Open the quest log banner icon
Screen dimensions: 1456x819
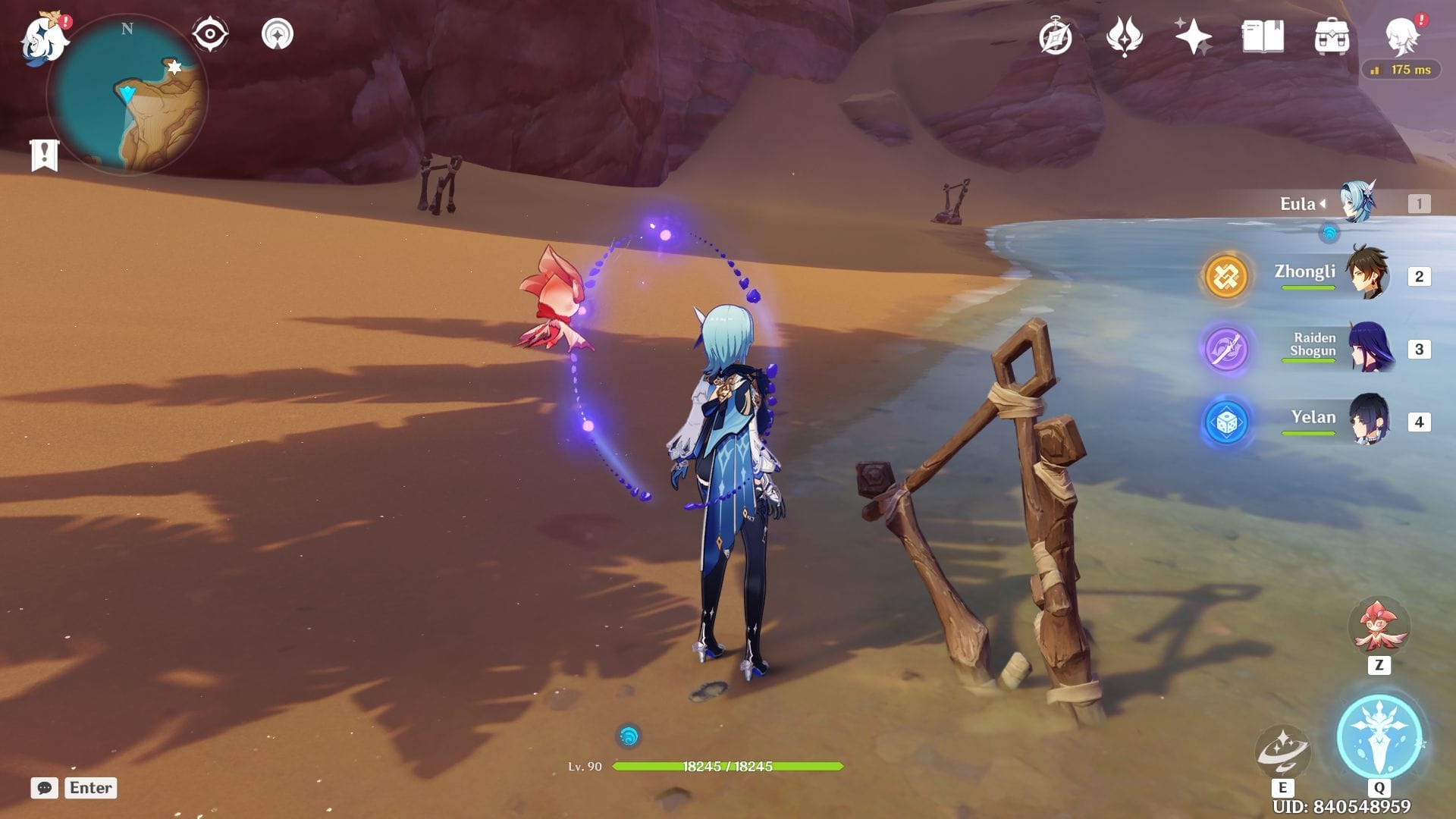45,155
